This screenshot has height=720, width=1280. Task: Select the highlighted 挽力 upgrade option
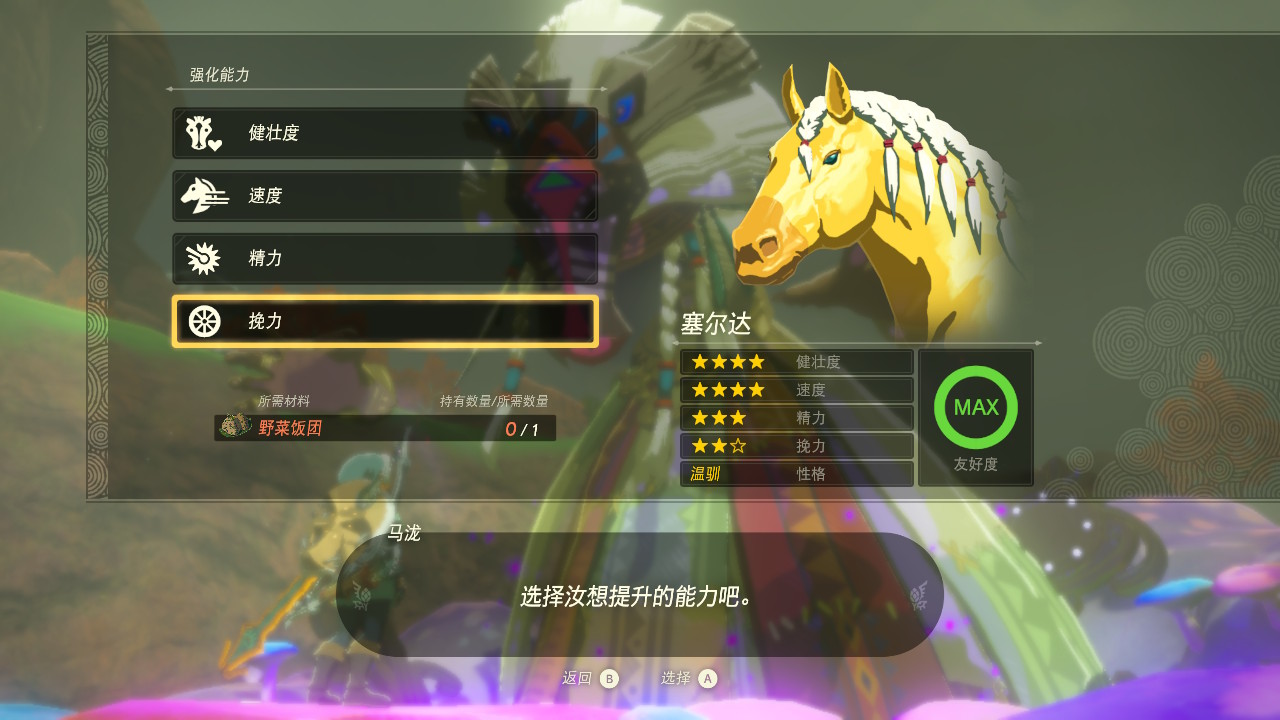(385, 321)
